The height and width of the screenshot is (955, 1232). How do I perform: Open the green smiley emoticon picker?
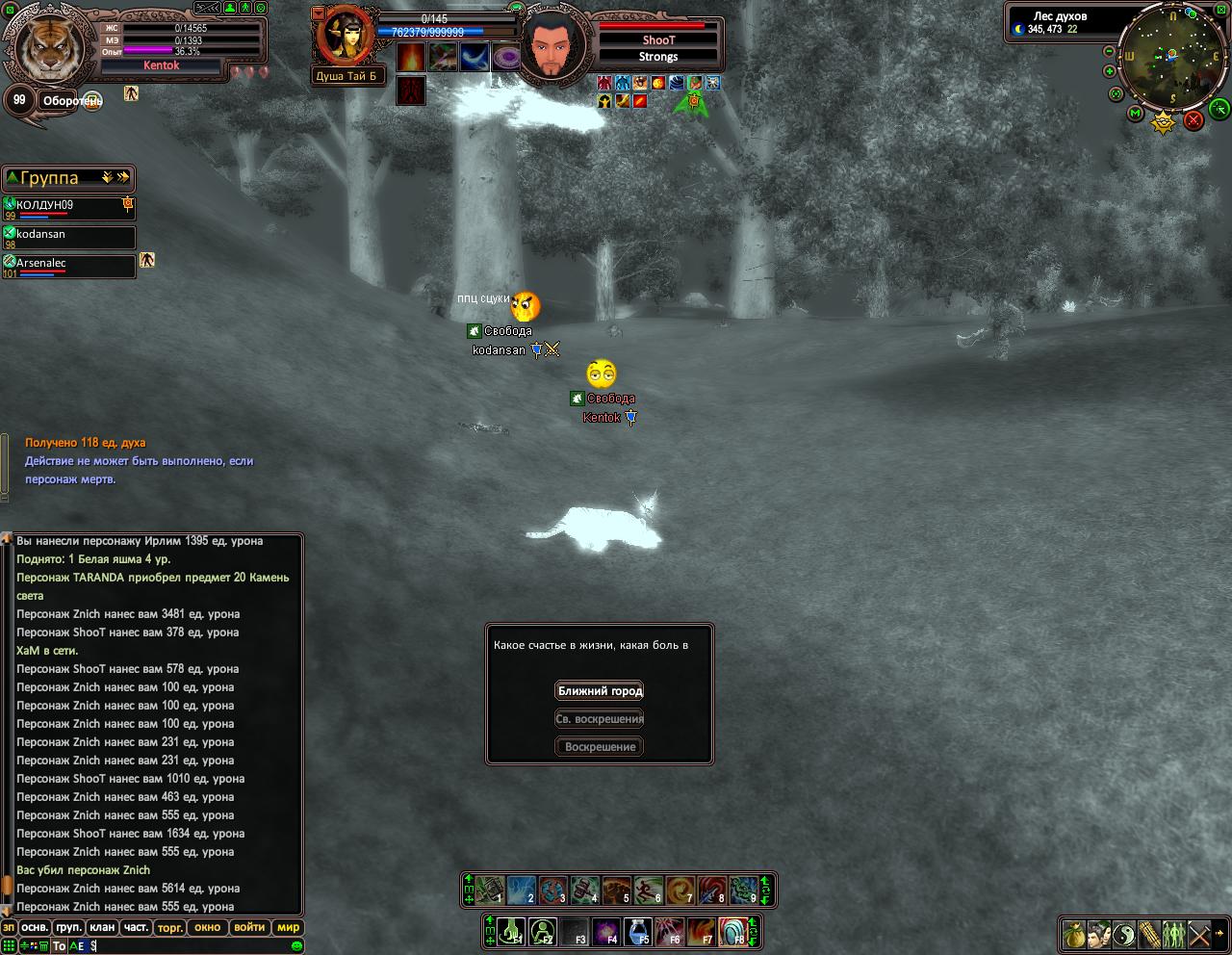pos(298,946)
